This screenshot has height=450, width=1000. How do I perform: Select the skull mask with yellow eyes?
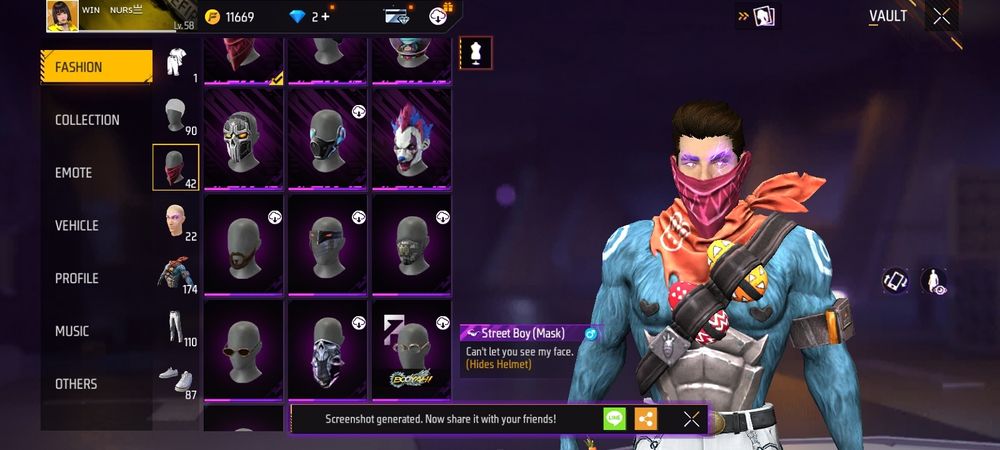tap(244, 138)
